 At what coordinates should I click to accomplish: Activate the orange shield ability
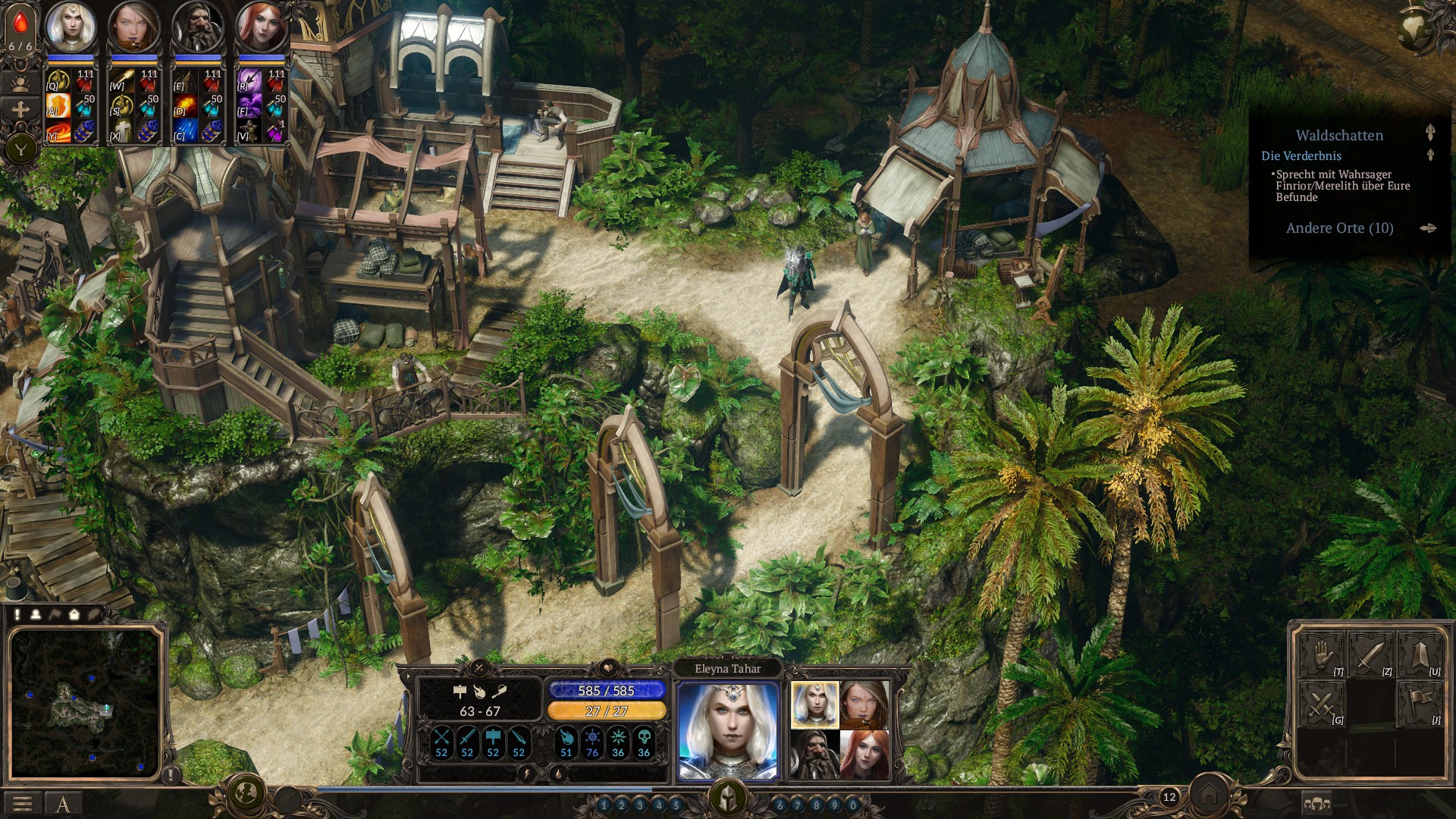59,104
